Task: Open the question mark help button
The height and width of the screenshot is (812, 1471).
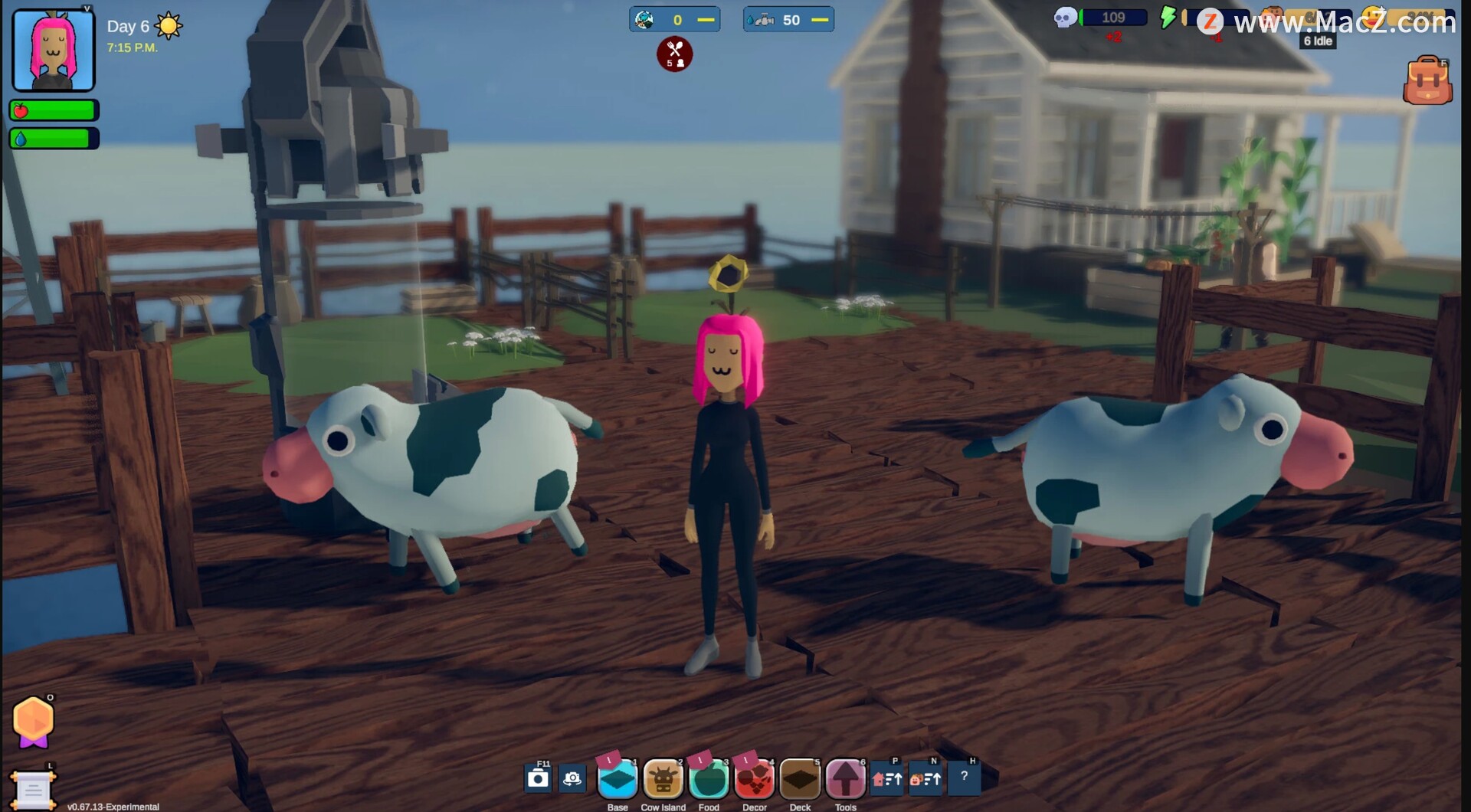Action: pyautogui.click(x=964, y=777)
